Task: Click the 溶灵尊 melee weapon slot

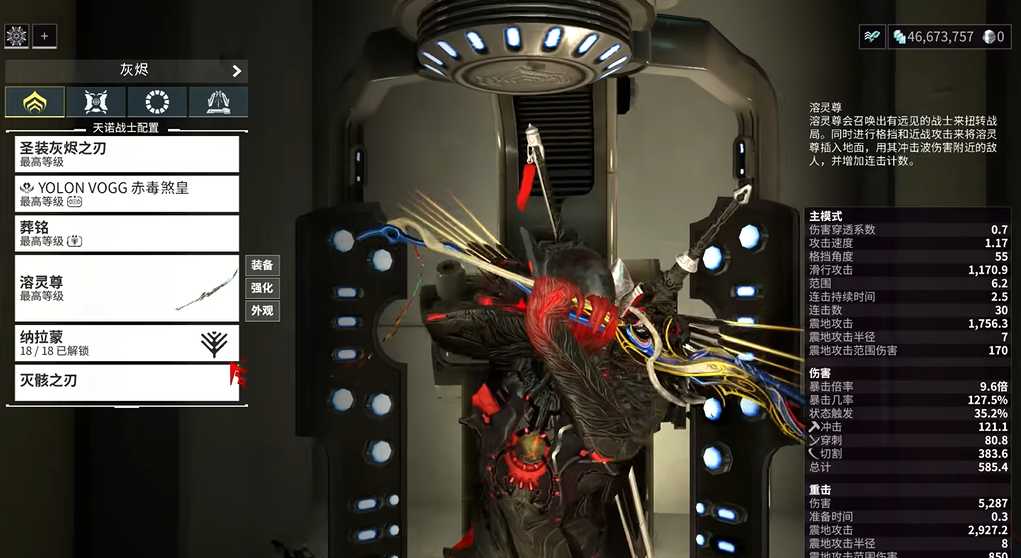Action: pyautogui.click(x=127, y=288)
